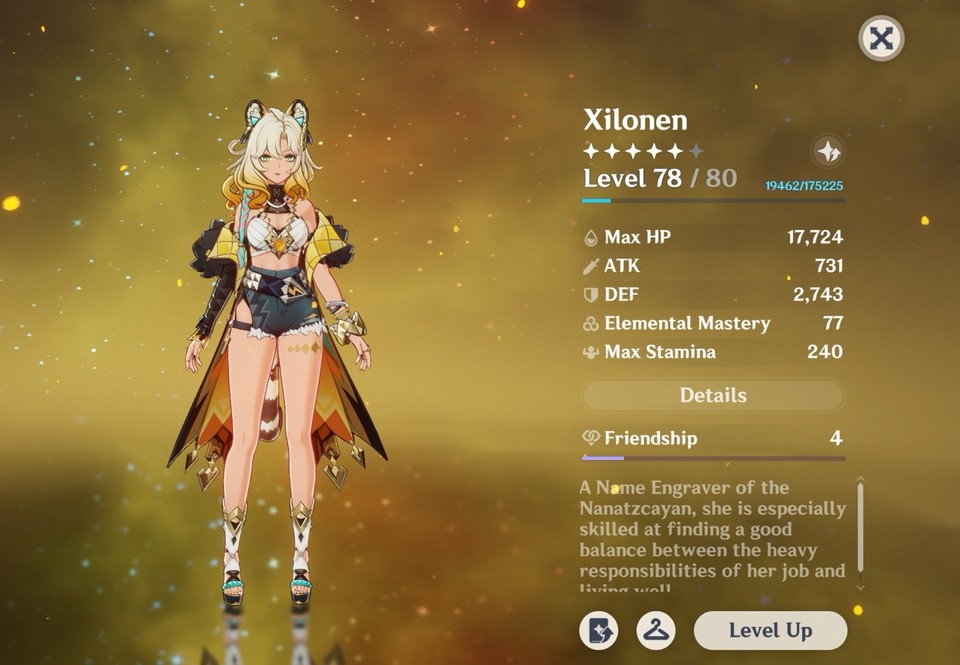Open the character profile page icon
Viewport: 960px width, 665px height.
pyautogui.click(x=598, y=630)
